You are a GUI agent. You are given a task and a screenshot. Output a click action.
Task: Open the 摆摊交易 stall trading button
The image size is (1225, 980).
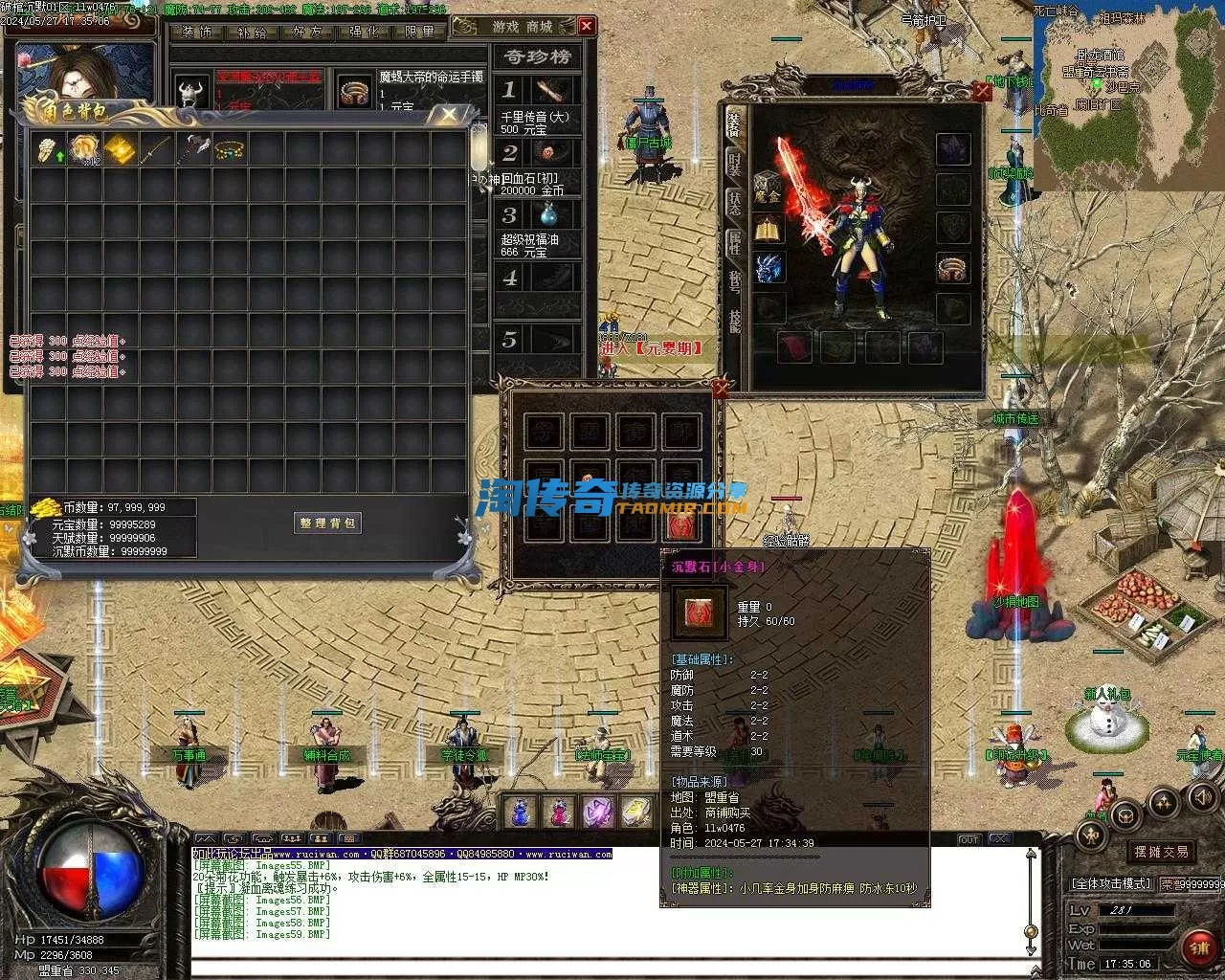point(1161,851)
